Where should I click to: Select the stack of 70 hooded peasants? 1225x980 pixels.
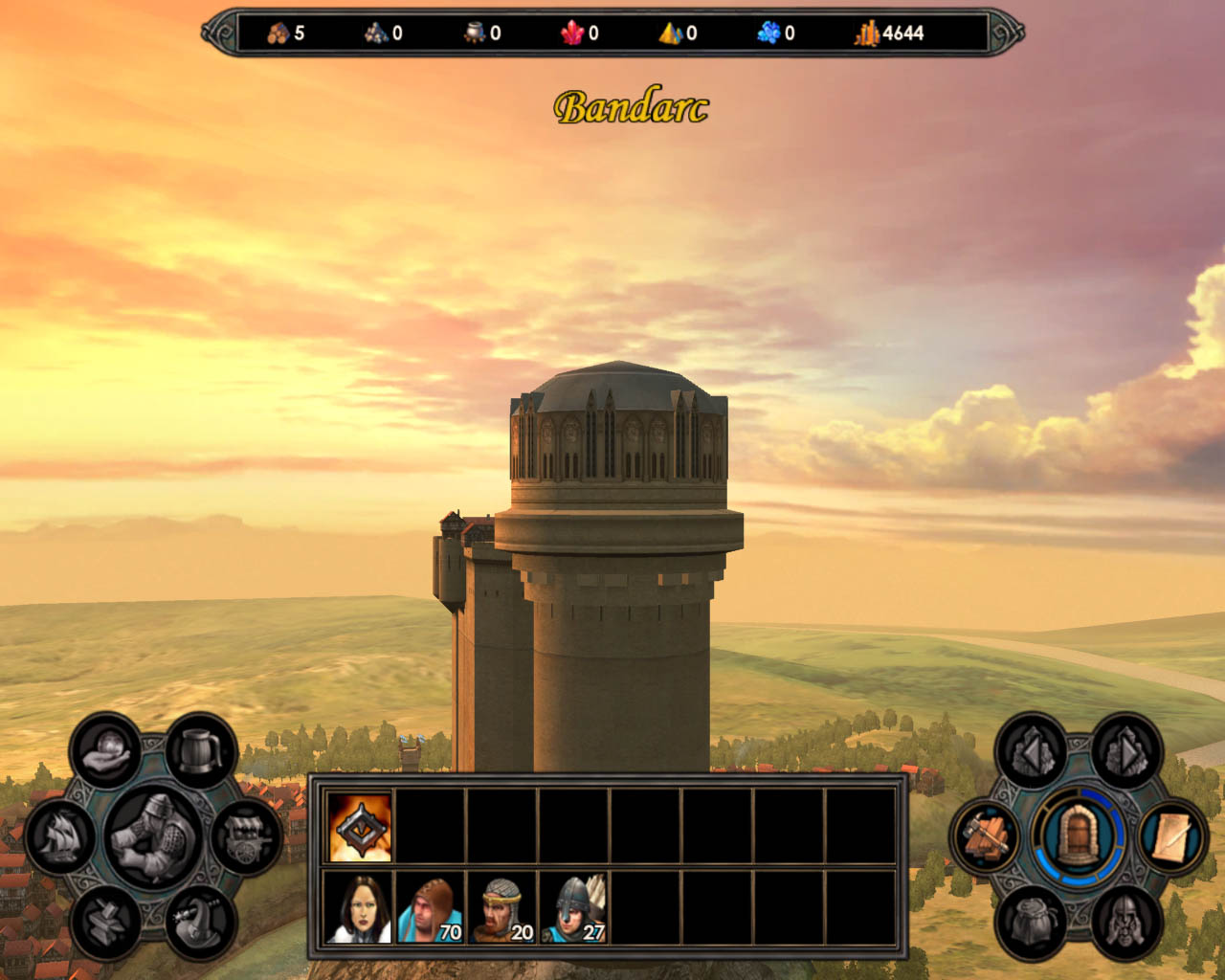tap(431, 907)
